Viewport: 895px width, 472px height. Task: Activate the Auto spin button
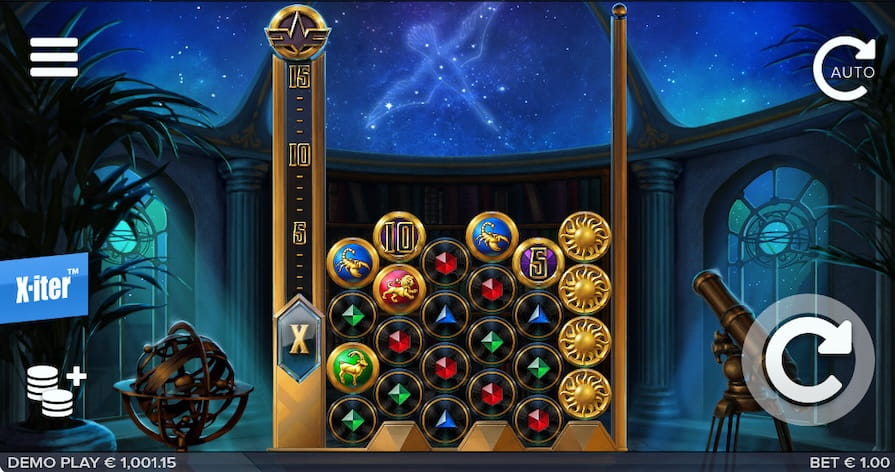(x=844, y=68)
